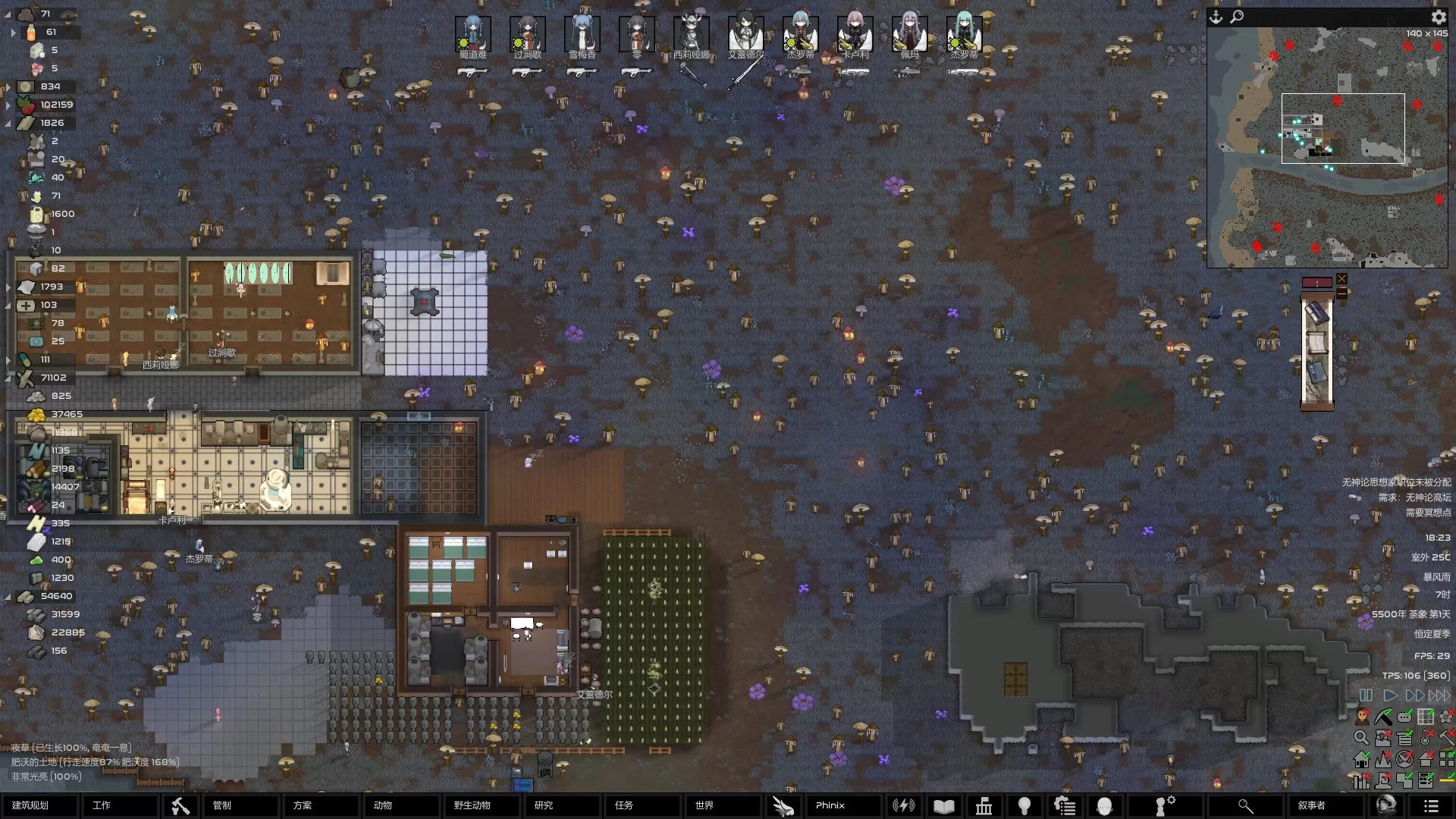Image resolution: width=1456 pixels, height=819 pixels.
Task: Click the minimap magnifier search icon
Action: [x=1237, y=17]
